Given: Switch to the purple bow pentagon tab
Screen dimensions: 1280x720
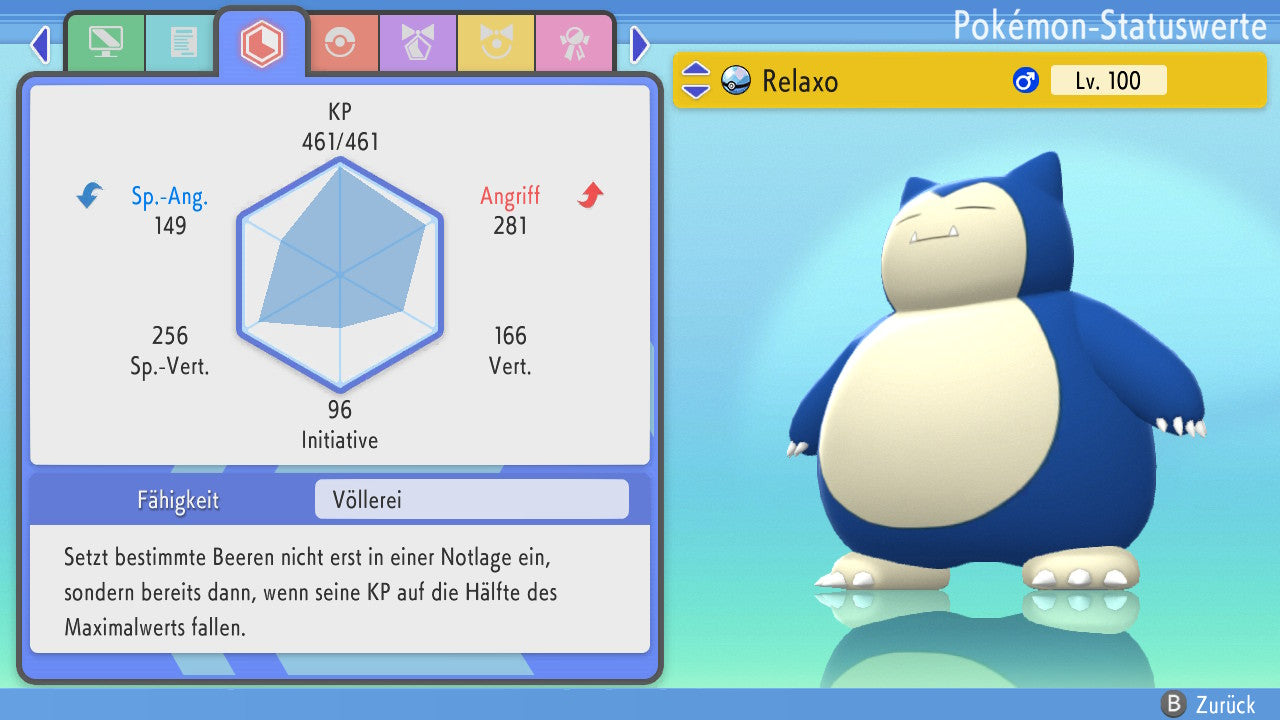Looking at the screenshot, I should pyautogui.click(x=418, y=43).
